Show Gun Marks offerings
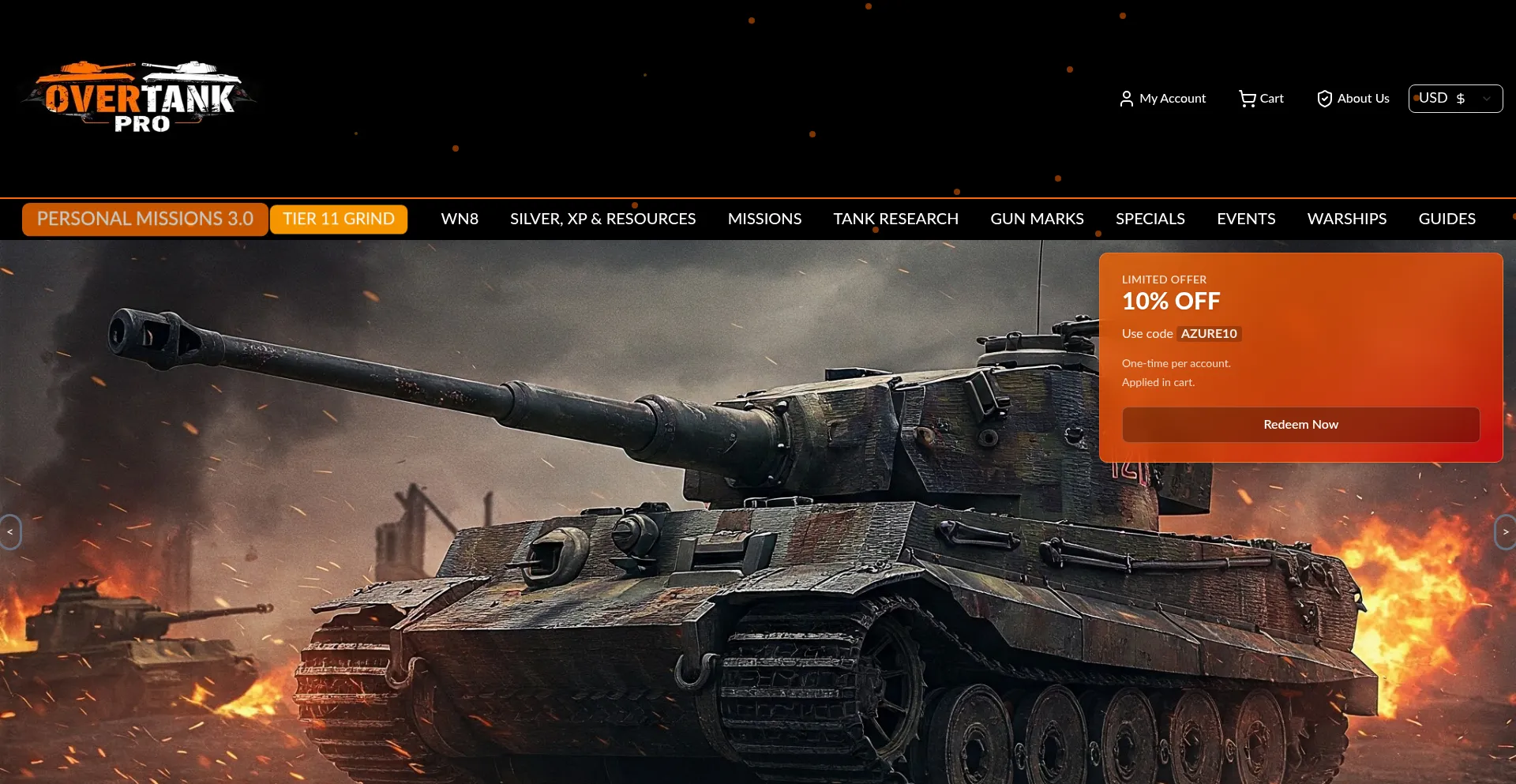The width and height of the screenshot is (1516, 784). point(1037,219)
